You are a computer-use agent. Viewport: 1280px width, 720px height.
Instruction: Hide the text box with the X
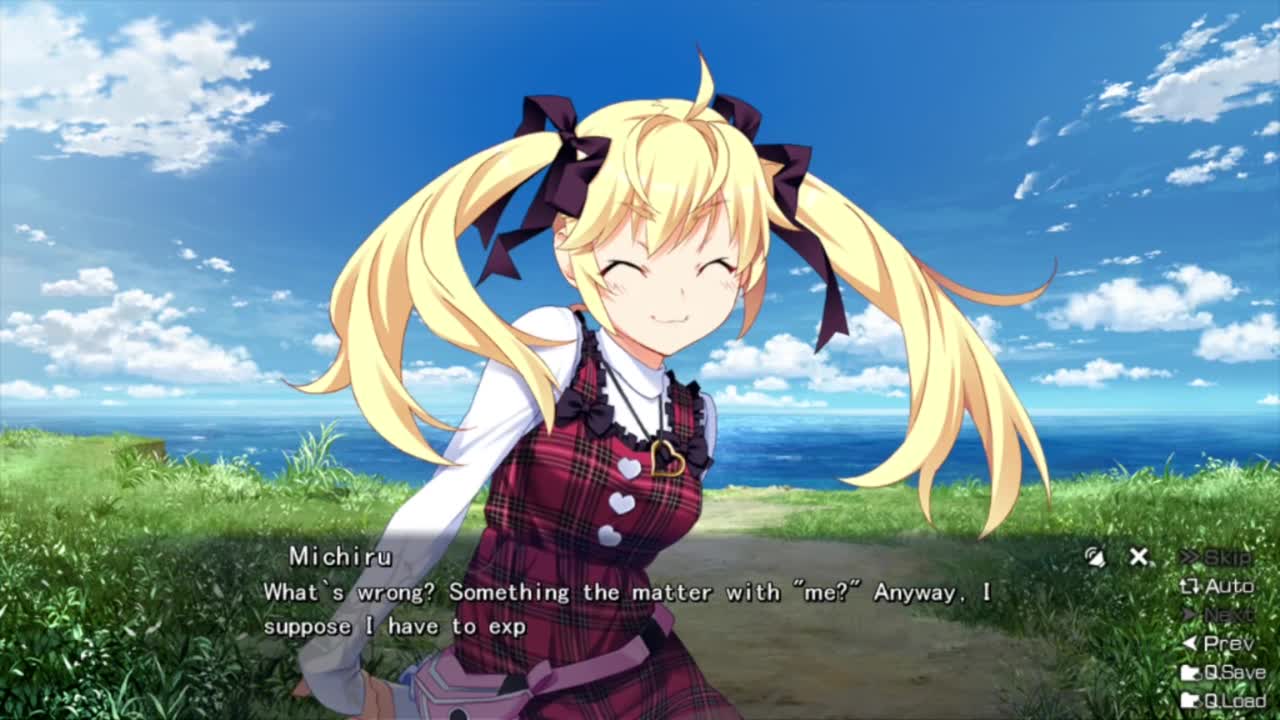pos(1138,557)
